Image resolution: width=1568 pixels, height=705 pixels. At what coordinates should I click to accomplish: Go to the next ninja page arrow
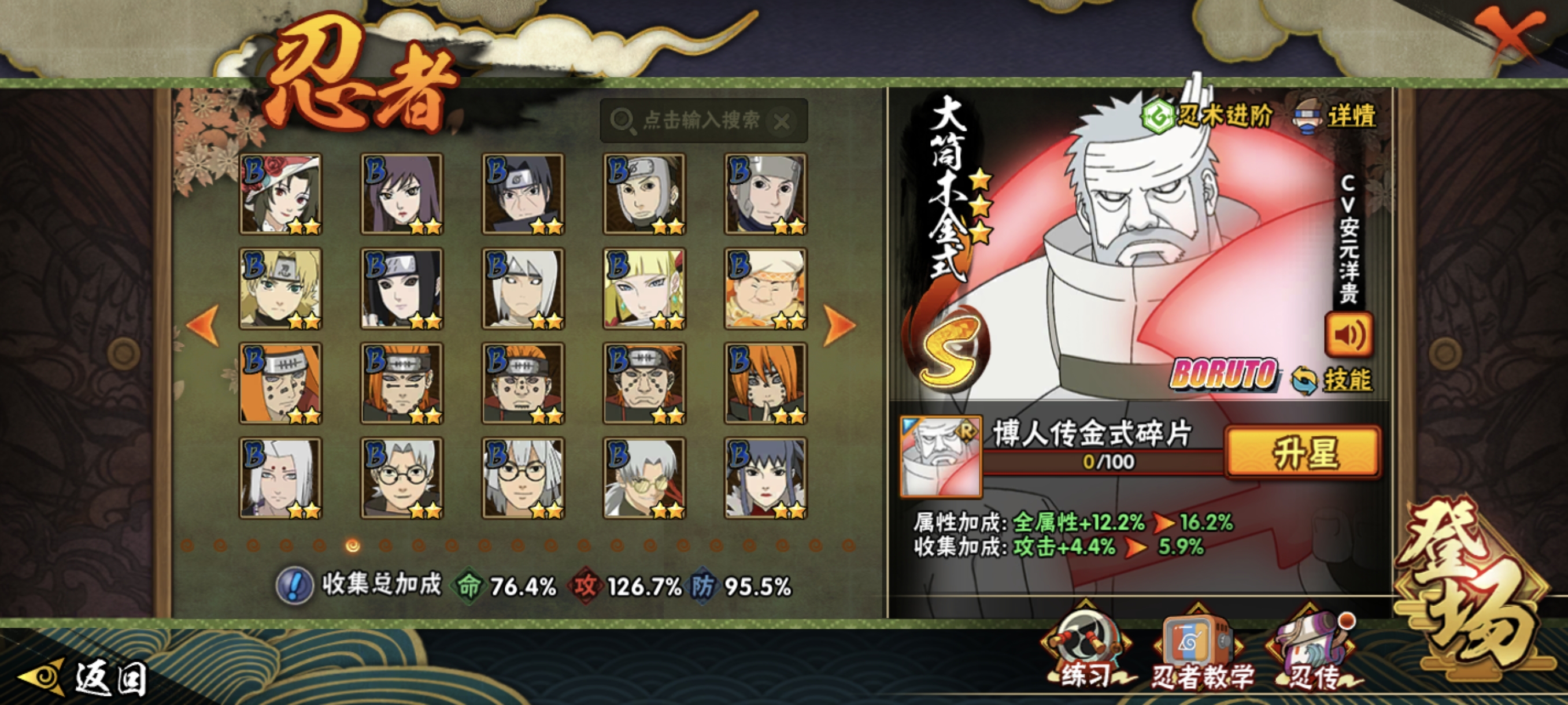839,326
